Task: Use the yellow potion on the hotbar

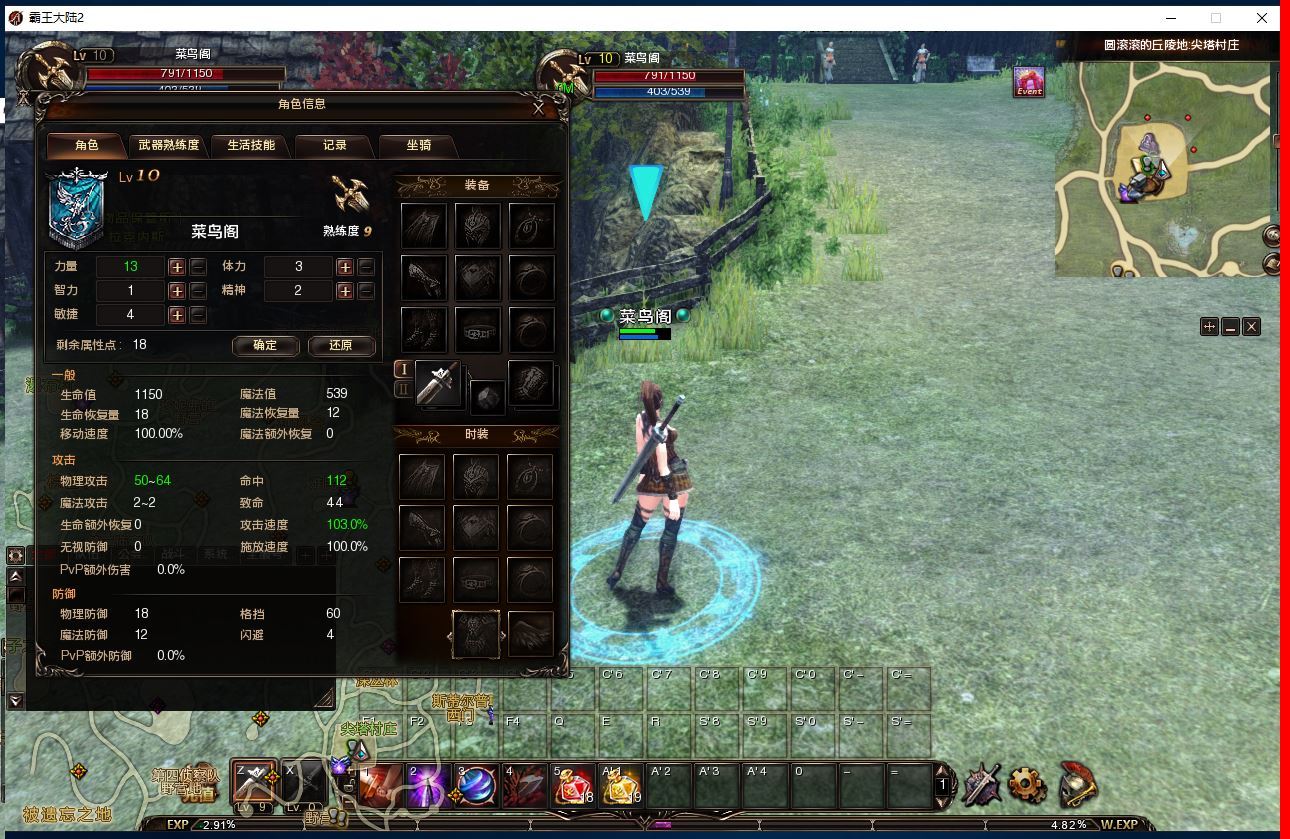Action: pos(620,786)
